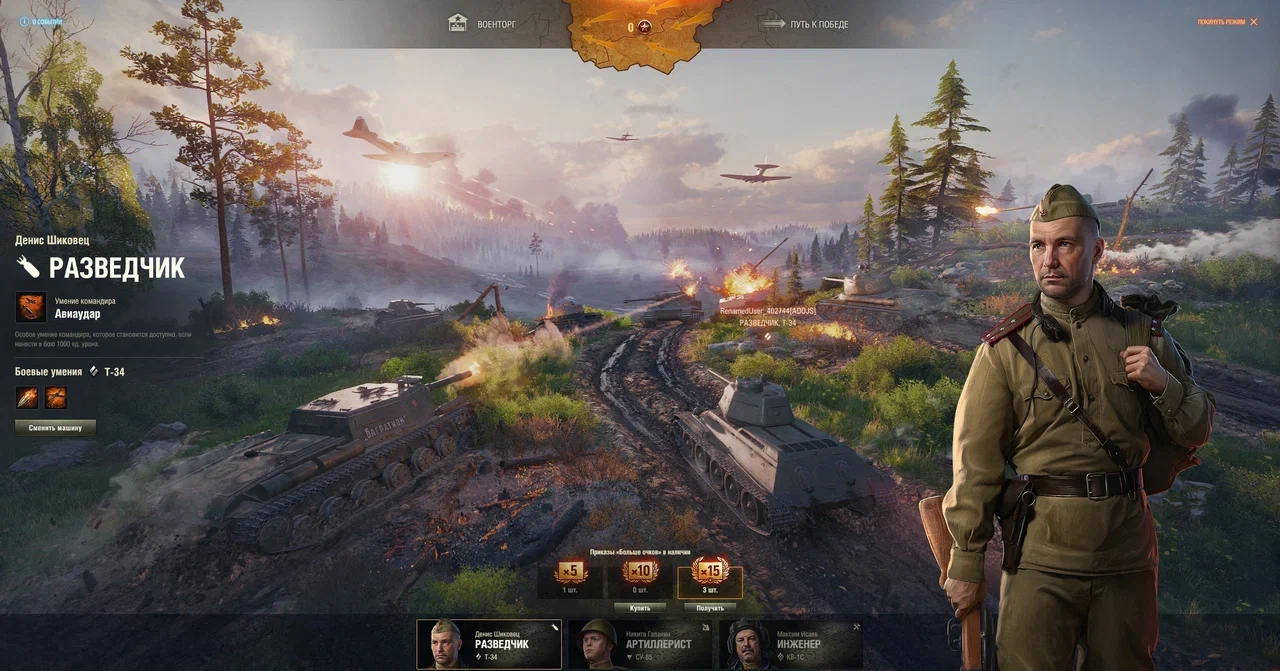Select the first combat skill shell icon

(x=27, y=397)
